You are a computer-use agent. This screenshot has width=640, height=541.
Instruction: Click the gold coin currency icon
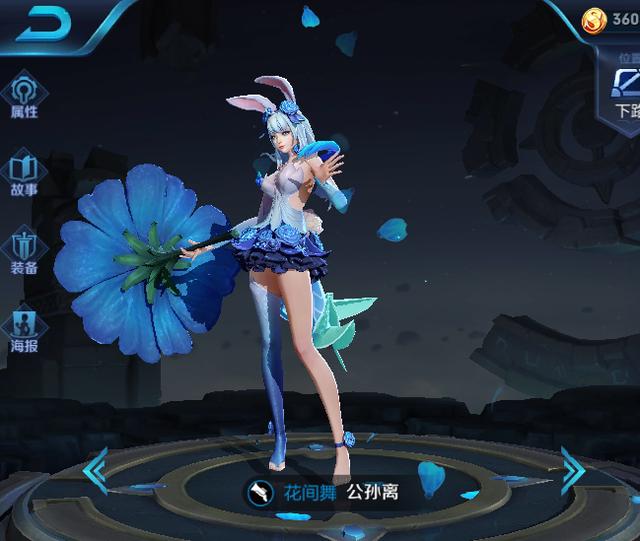click(594, 19)
